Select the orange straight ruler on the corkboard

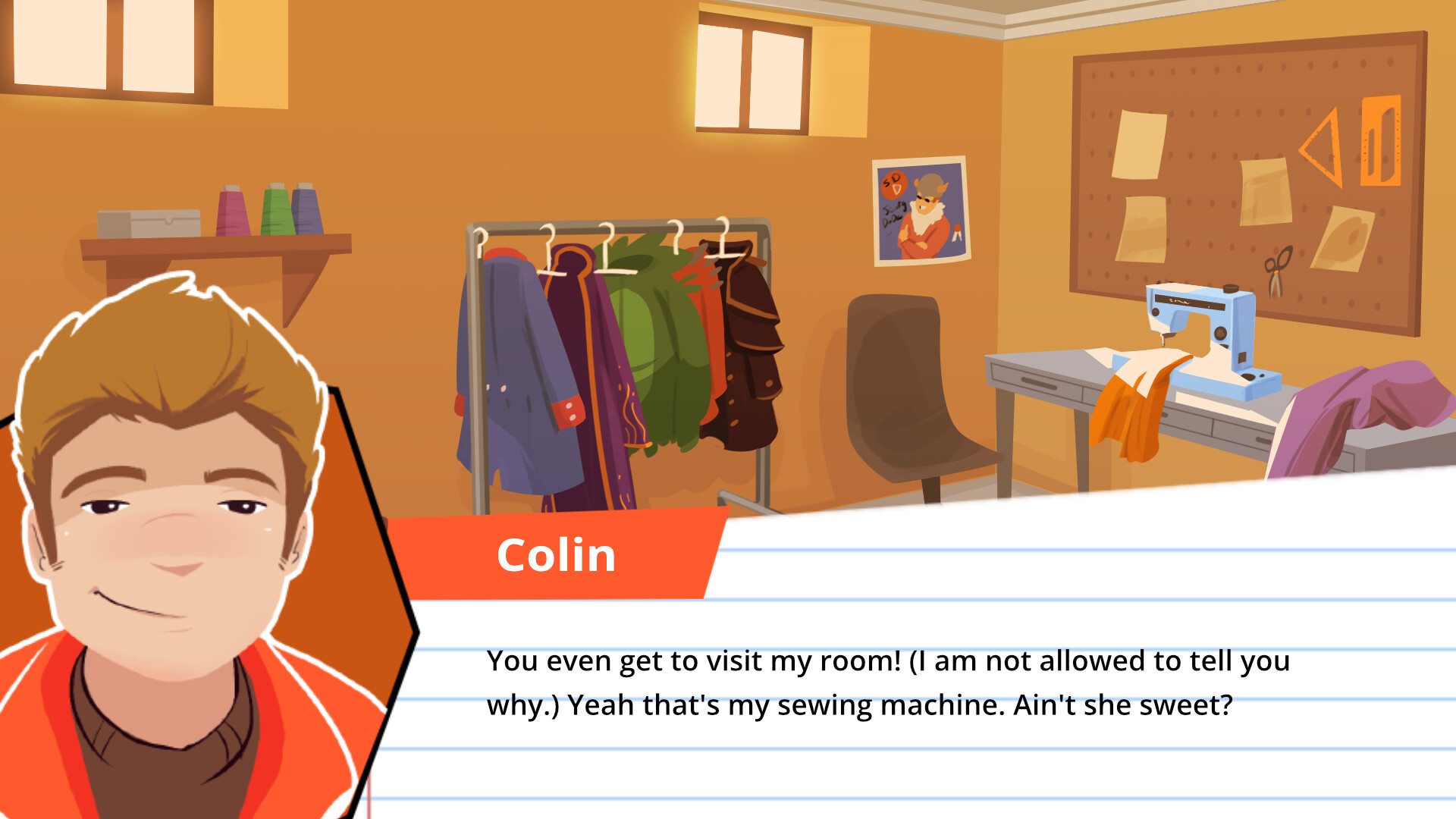[x=1382, y=140]
